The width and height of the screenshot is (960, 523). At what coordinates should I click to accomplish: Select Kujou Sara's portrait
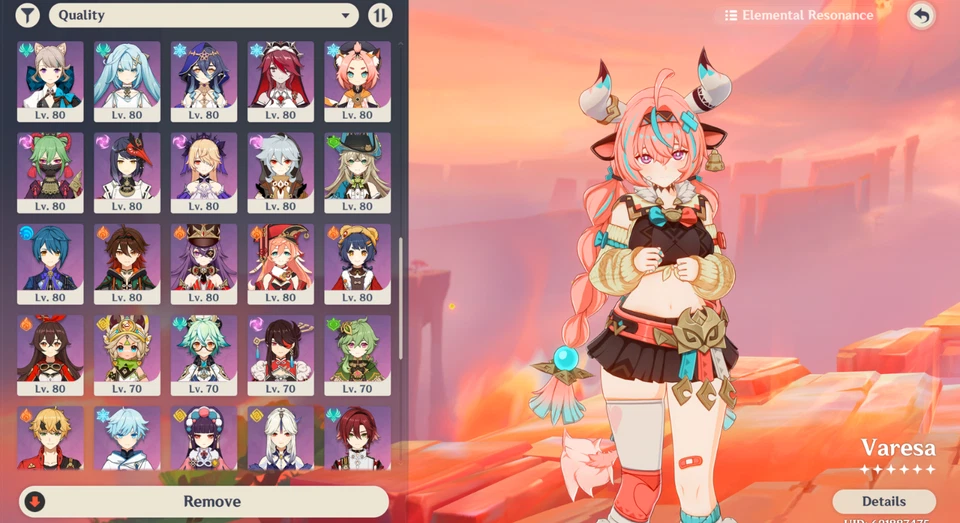(127, 171)
